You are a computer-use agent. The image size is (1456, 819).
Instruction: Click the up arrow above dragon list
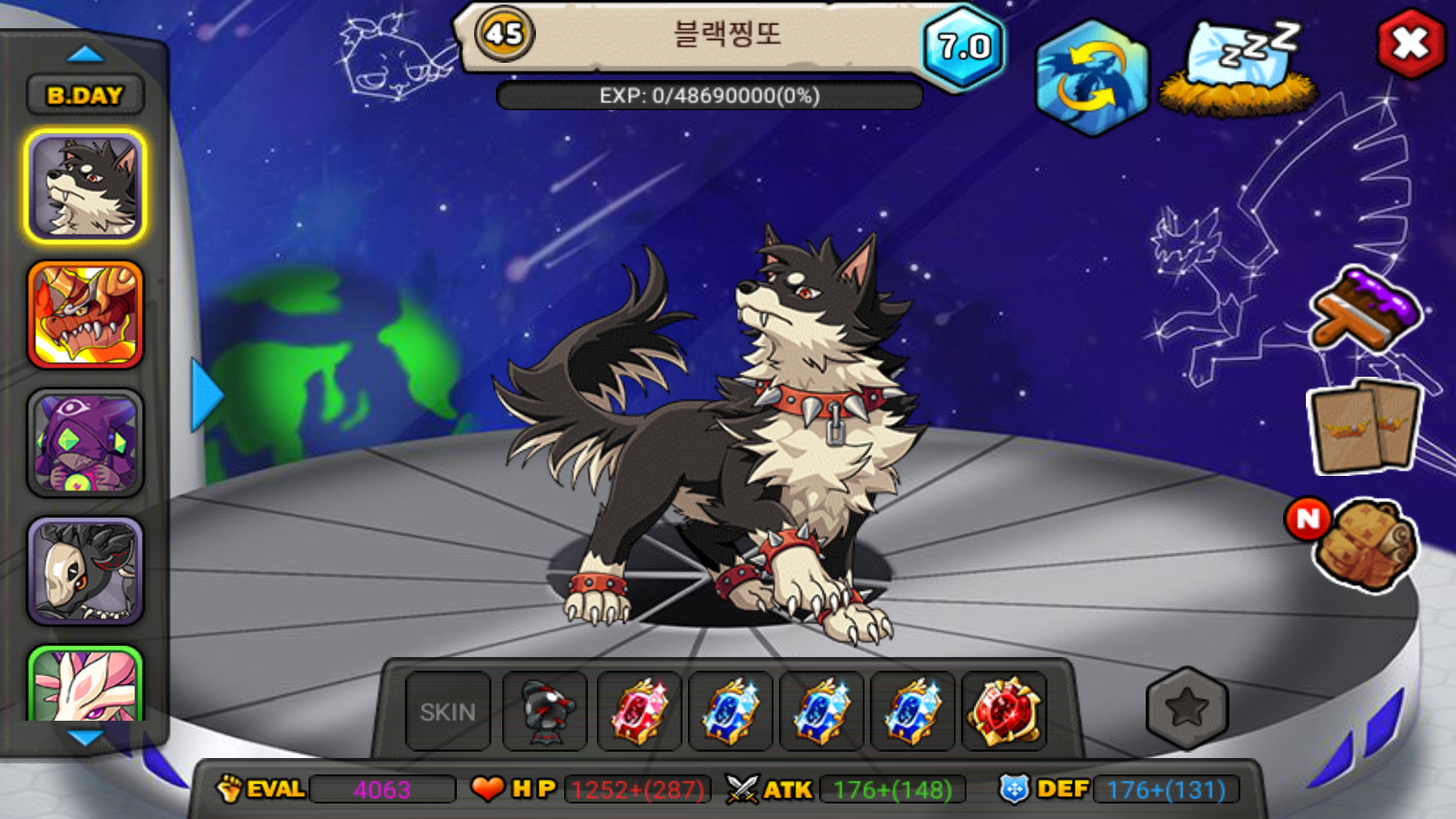point(86,54)
